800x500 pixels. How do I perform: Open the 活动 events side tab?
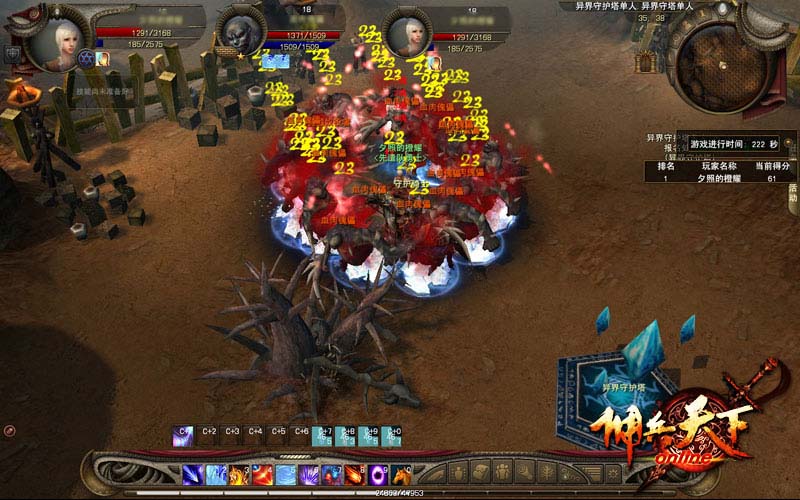[792, 193]
